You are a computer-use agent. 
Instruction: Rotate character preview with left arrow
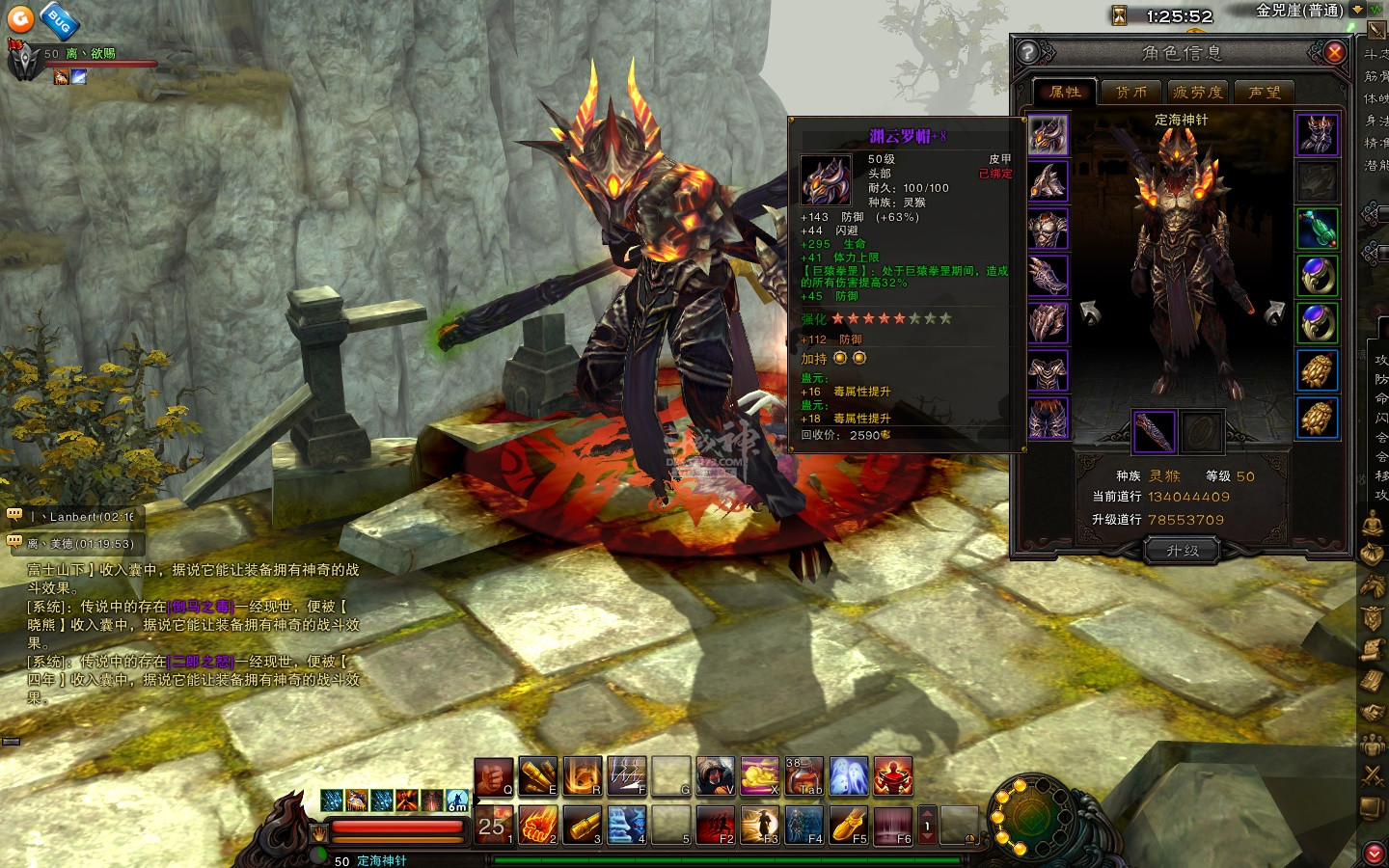pos(1090,312)
